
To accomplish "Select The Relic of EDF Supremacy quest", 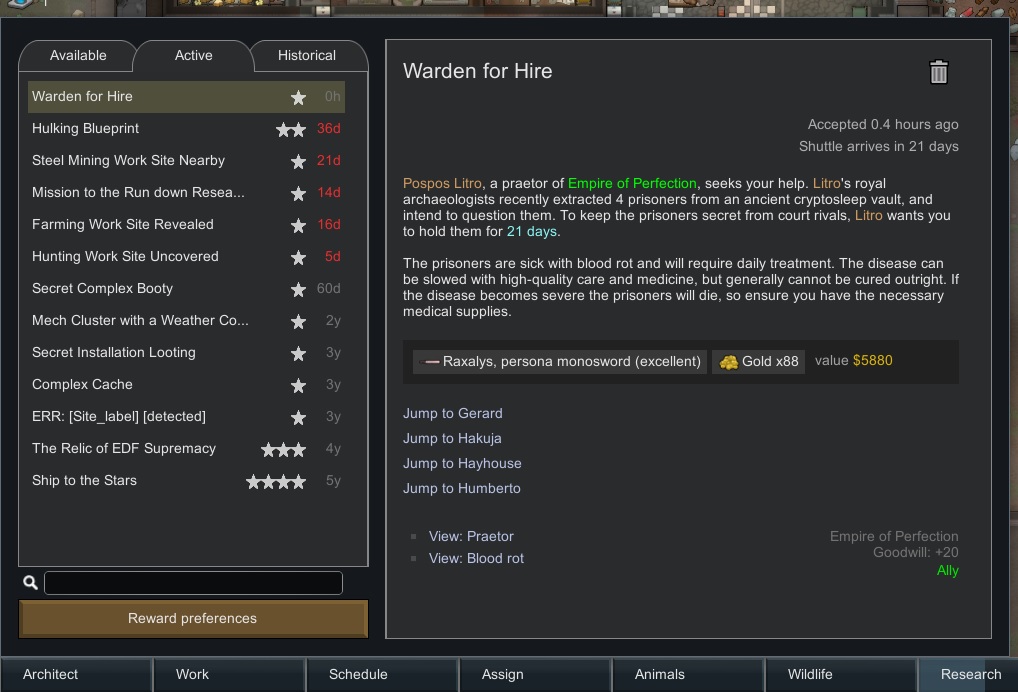I will (124, 449).
